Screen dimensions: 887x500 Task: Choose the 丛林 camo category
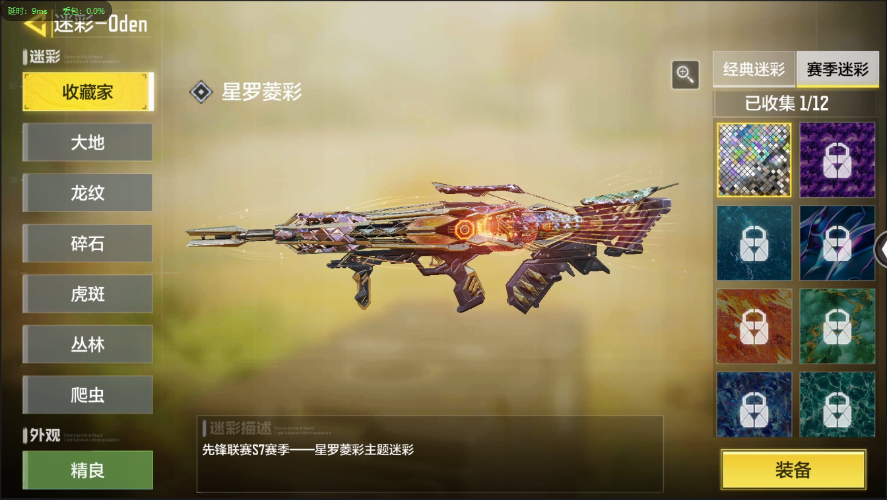point(88,344)
